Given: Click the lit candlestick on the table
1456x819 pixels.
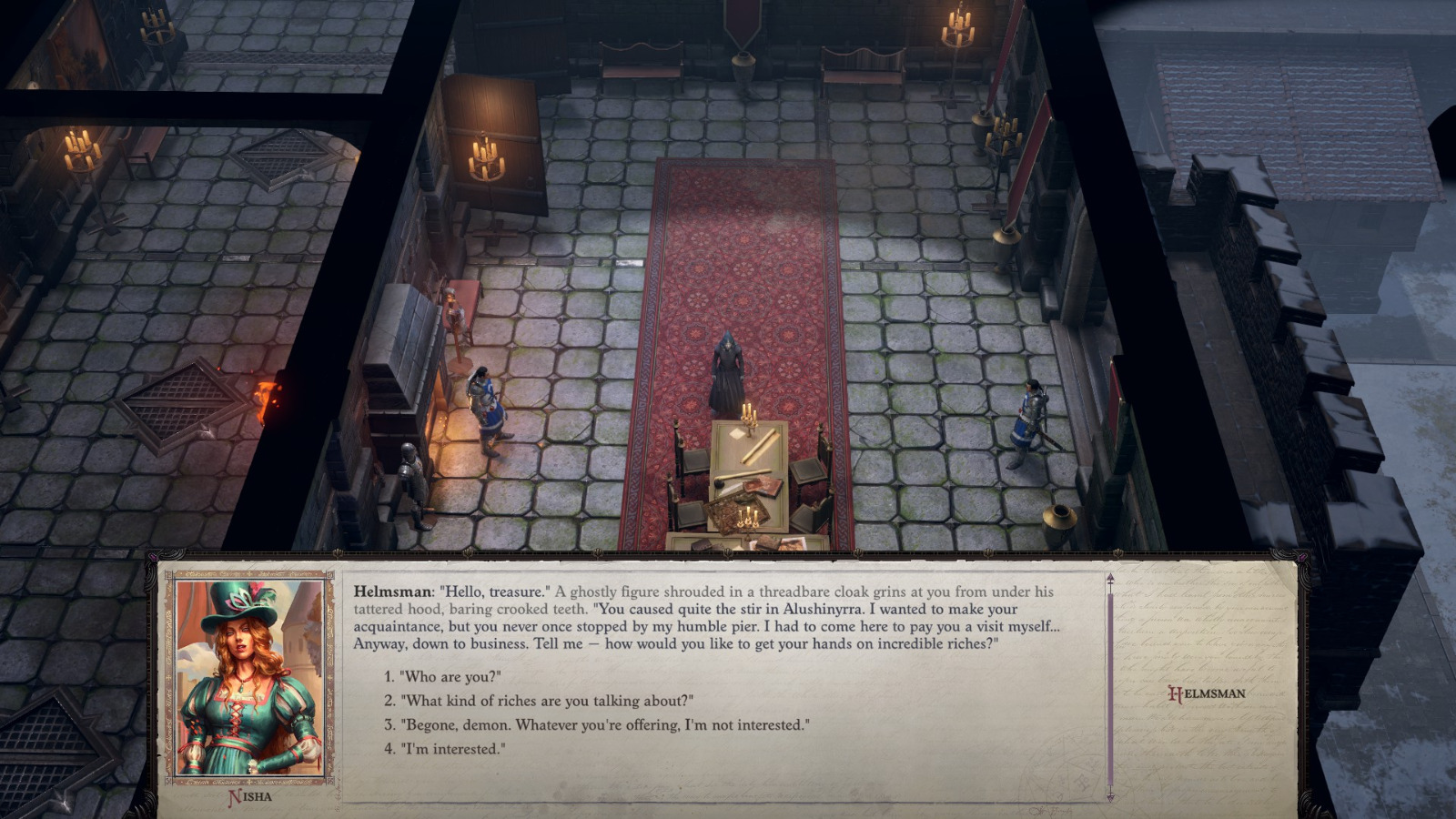Looking at the screenshot, I should click(748, 419).
